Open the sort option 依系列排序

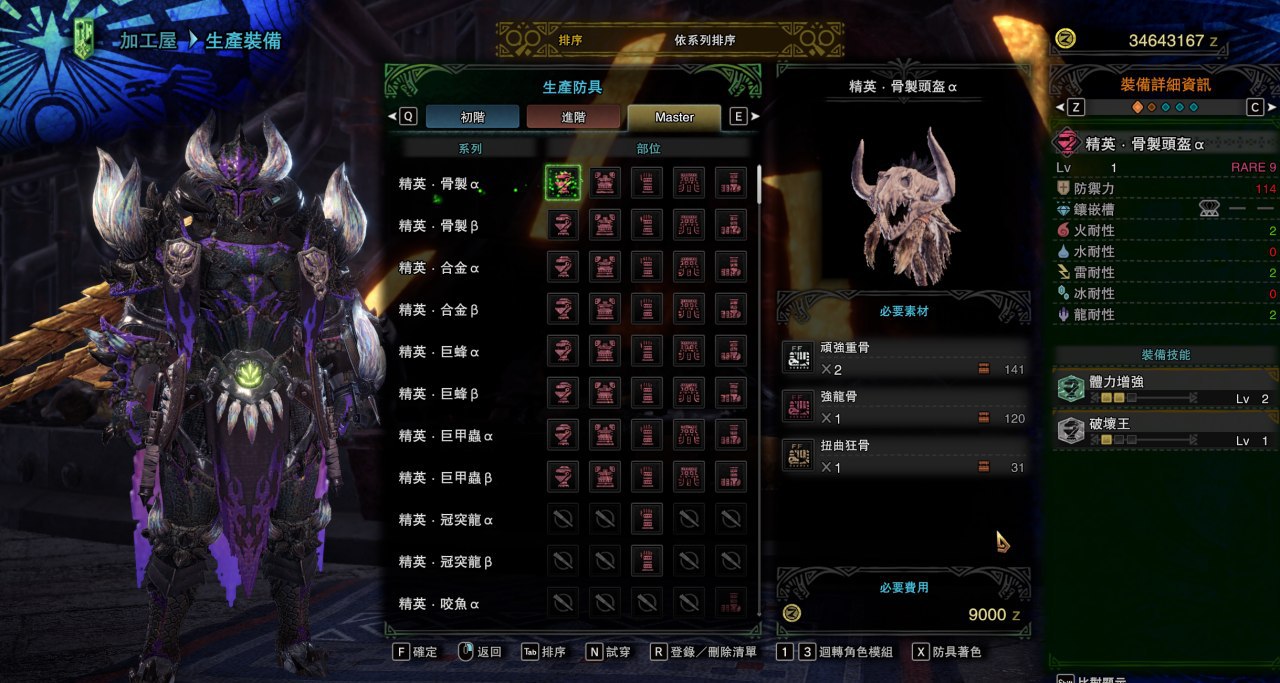tap(704, 41)
